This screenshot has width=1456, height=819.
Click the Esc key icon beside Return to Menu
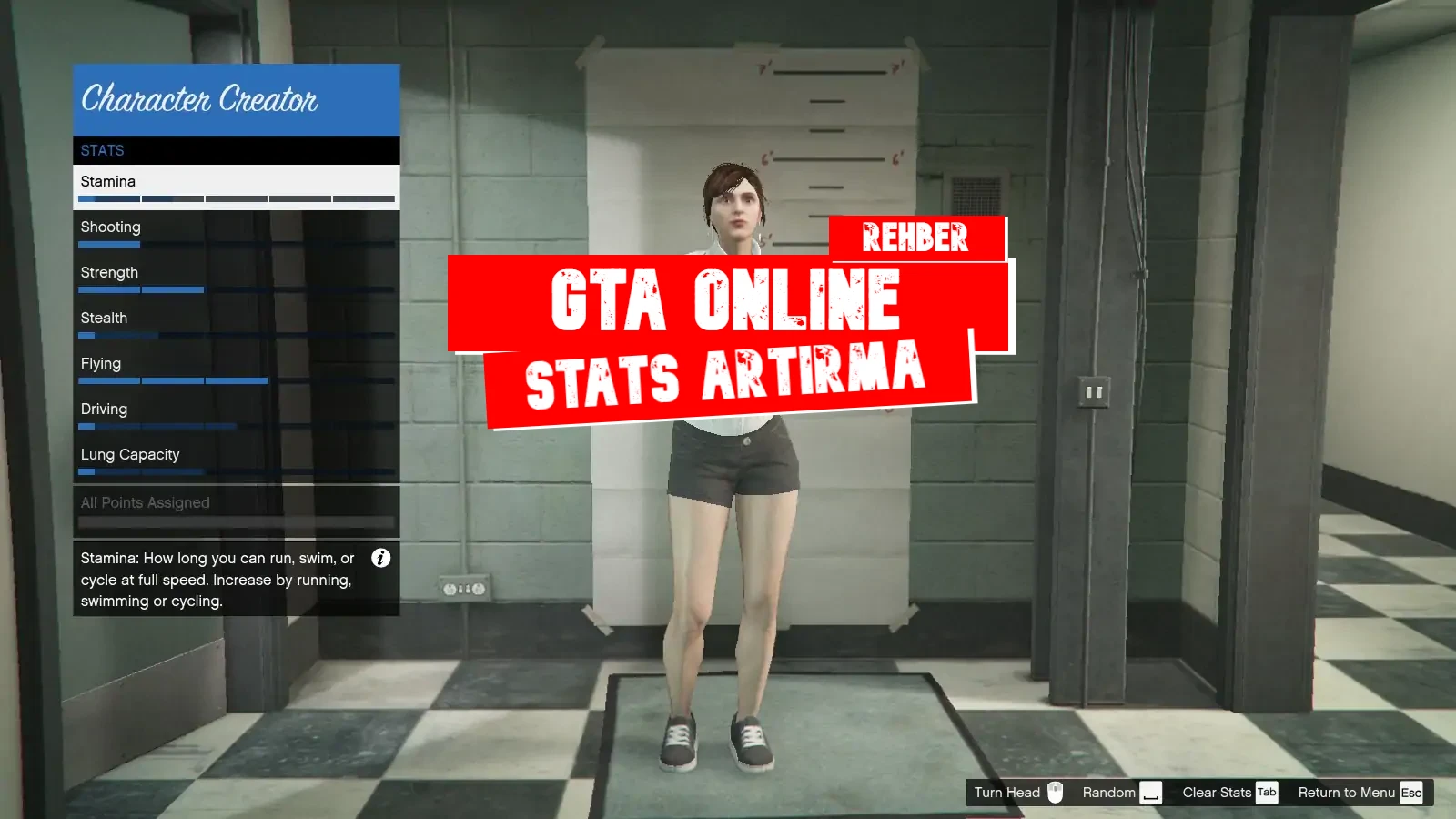tap(1411, 792)
